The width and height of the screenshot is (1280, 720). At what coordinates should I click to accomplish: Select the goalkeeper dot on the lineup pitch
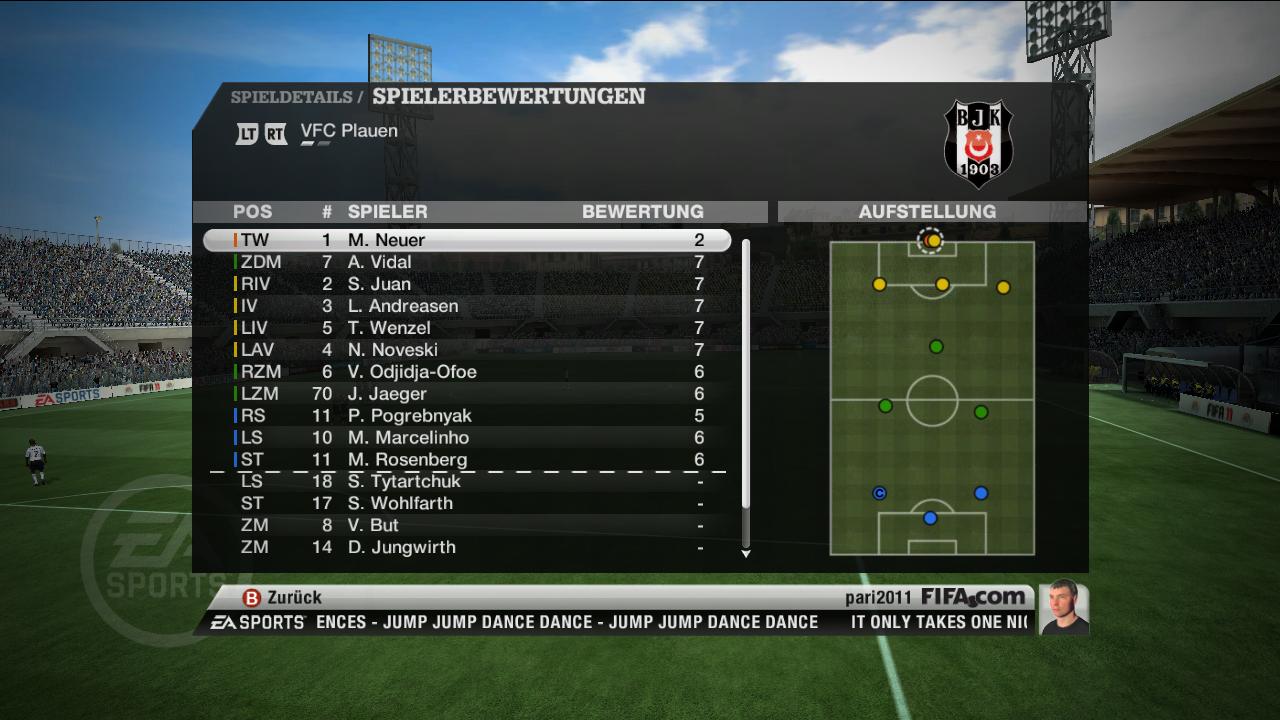point(932,241)
